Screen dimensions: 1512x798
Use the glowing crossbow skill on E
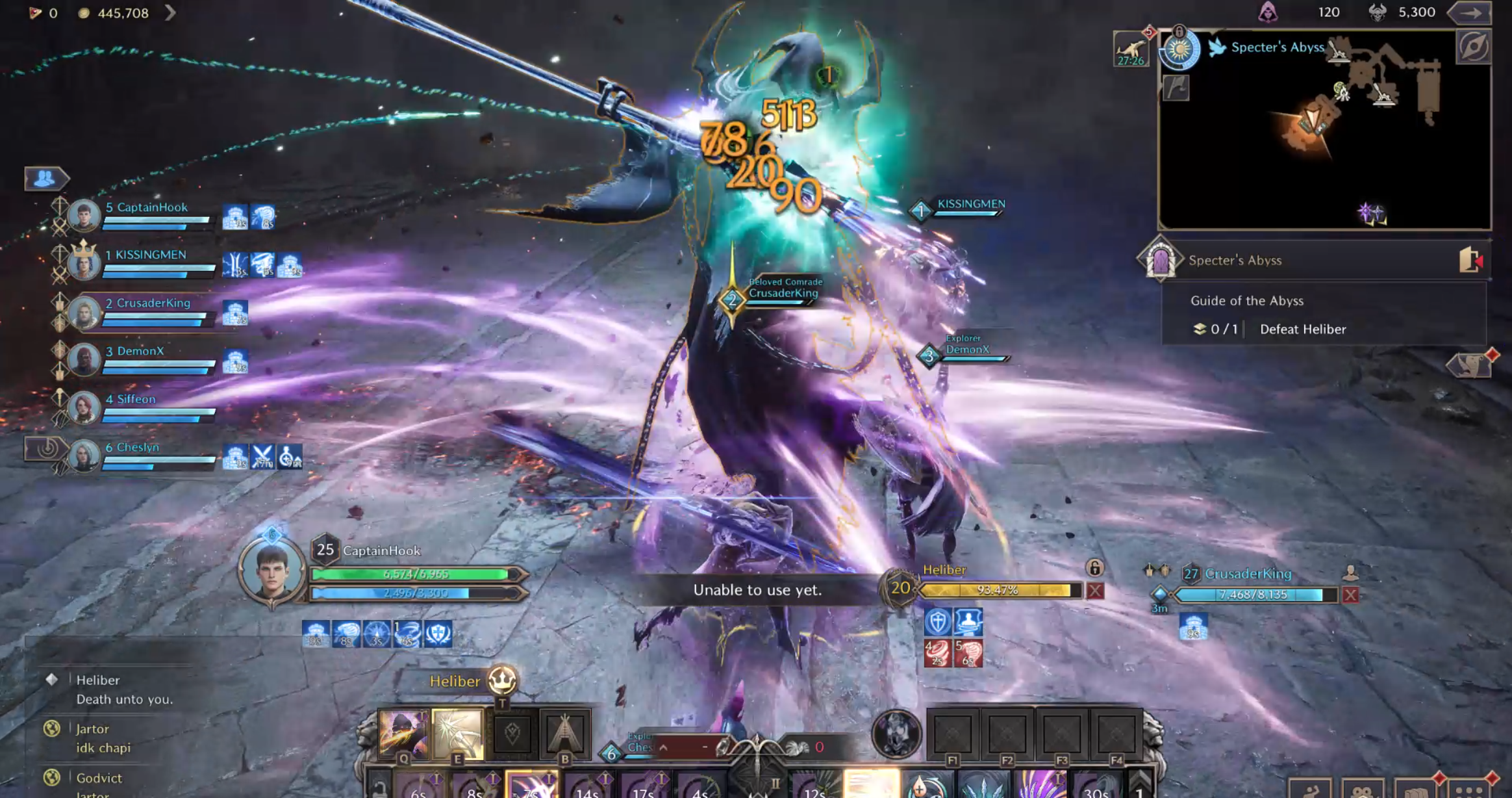(x=458, y=734)
